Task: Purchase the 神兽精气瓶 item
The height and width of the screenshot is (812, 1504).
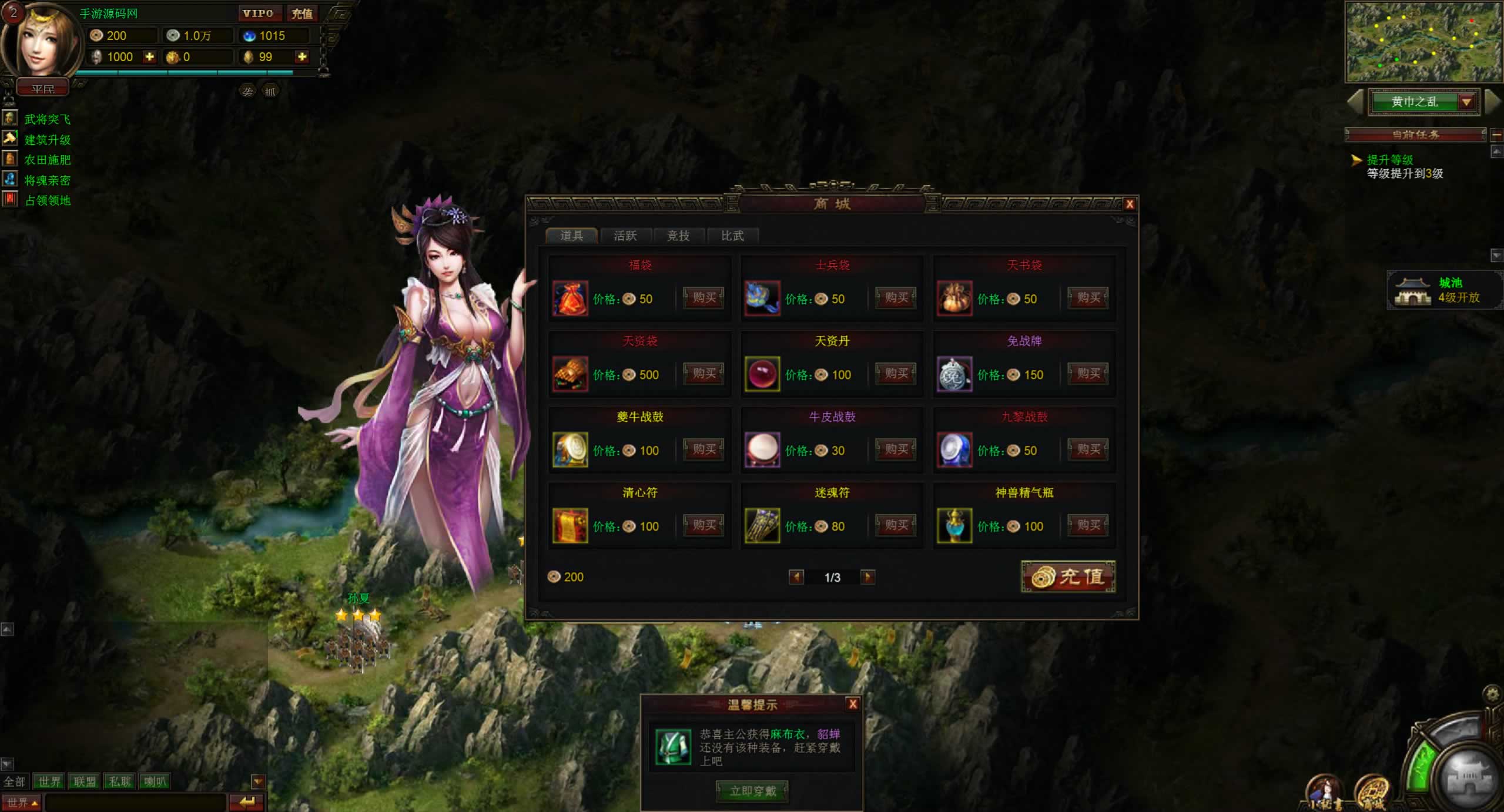Action: (1088, 525)
